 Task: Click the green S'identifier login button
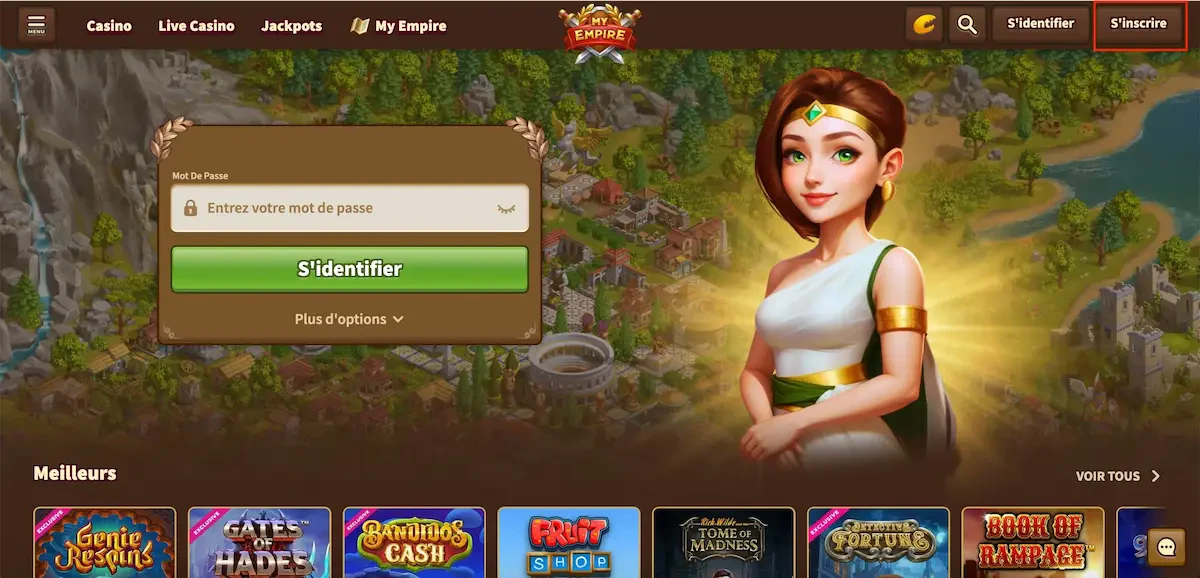click(349, 269)
